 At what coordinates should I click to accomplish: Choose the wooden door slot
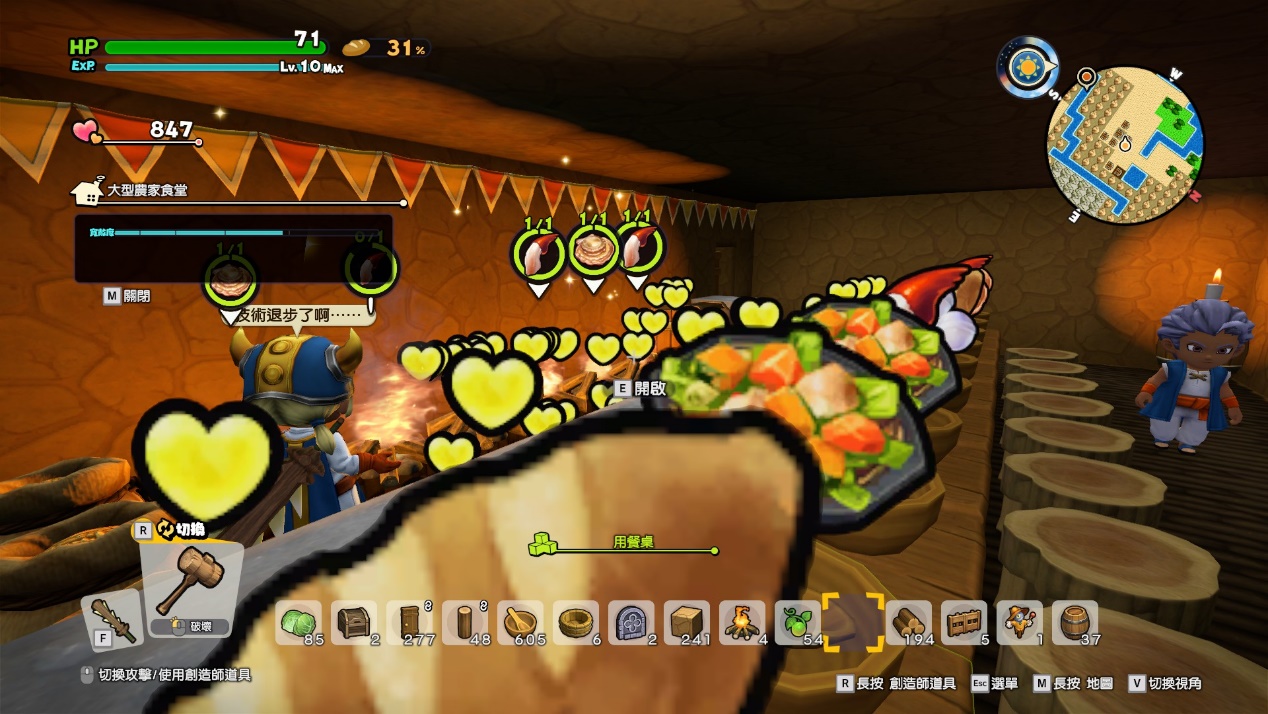pyautogui.click(x=409, y=622)
